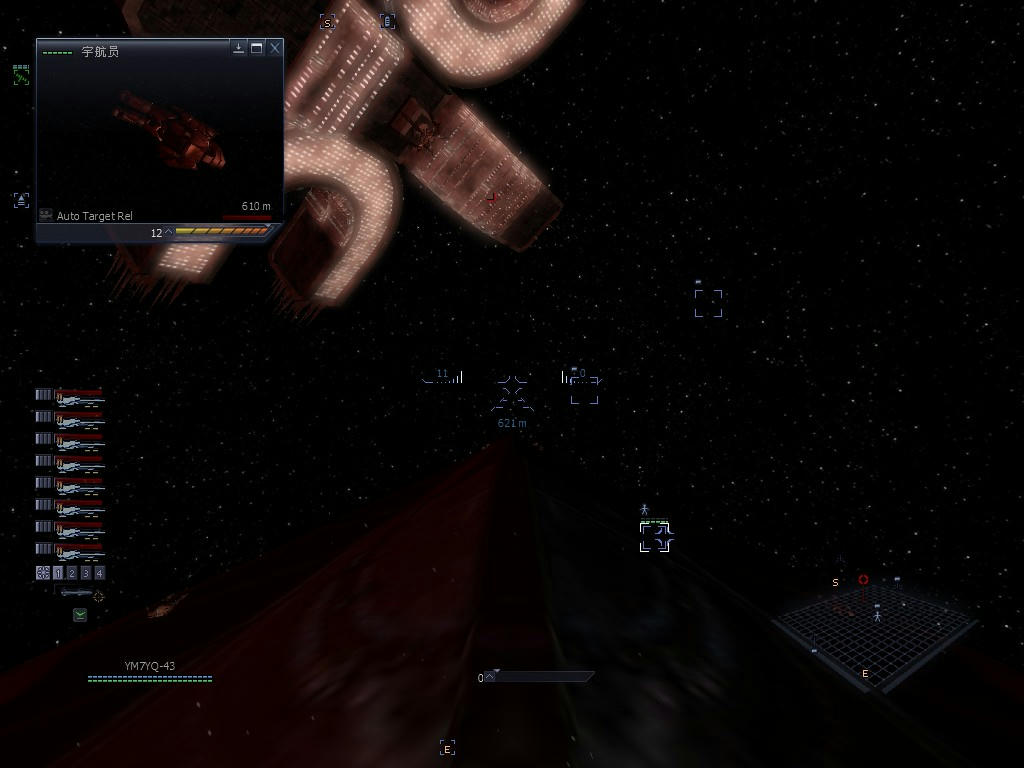1024x768 pixels.
Task: Click the green chevron icon below the missile slot
Action: click(x=80, y=615)
